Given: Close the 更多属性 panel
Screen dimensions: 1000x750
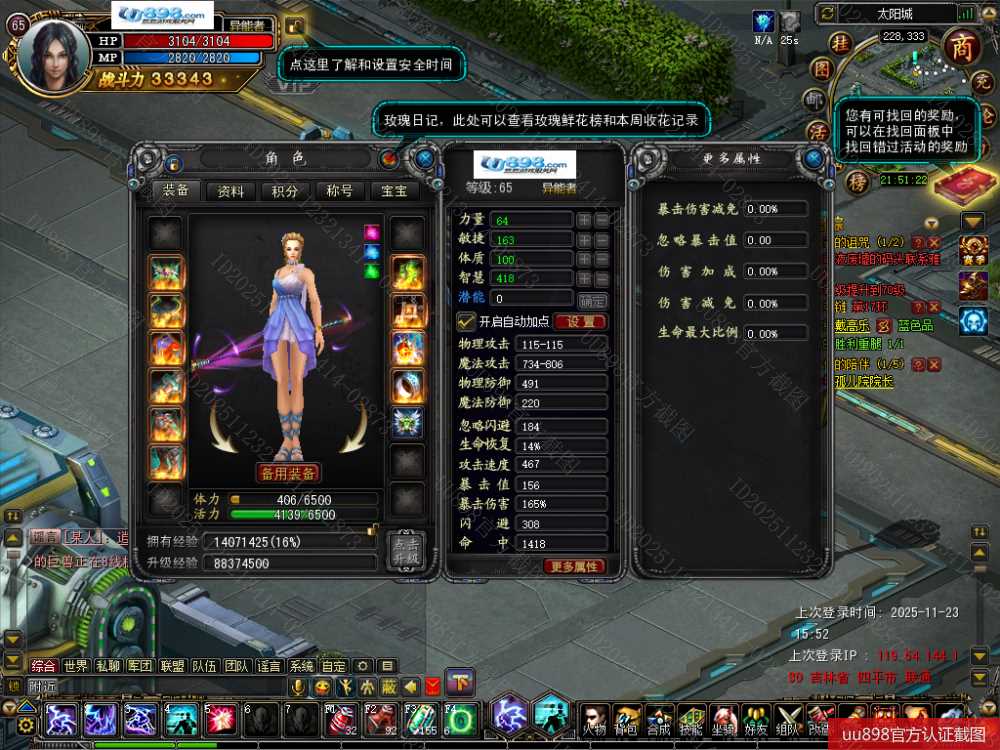Looking at the screenshot, I should pyautogui.click(x=815, y=159).
